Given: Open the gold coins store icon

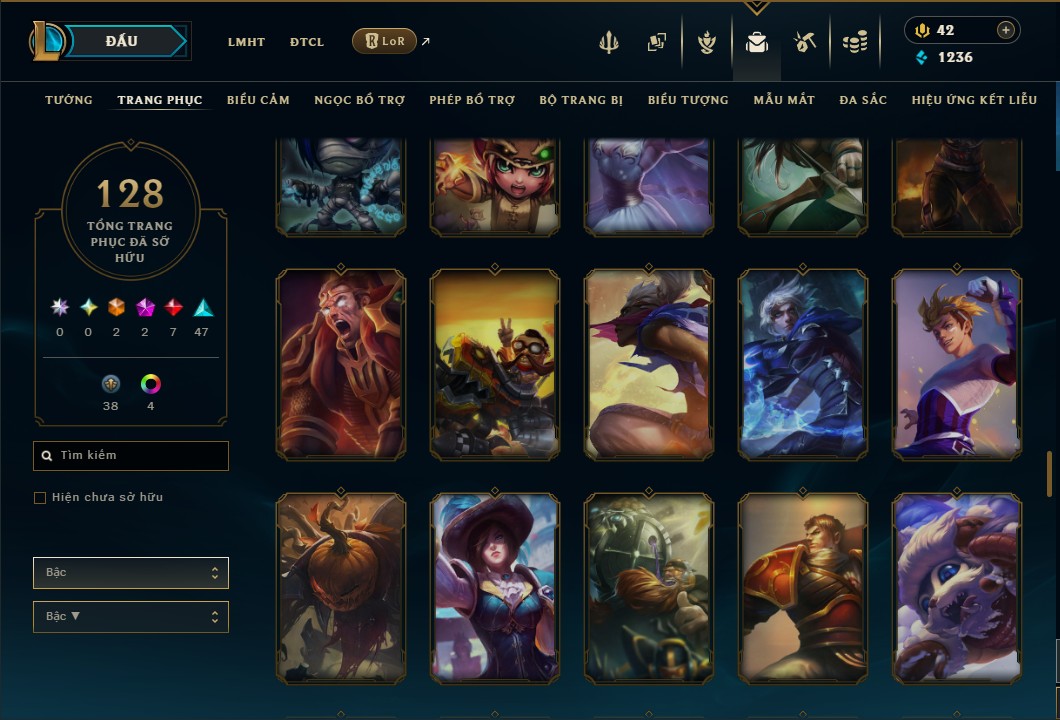Looking at the screenshot, I should tap(853, 42).
